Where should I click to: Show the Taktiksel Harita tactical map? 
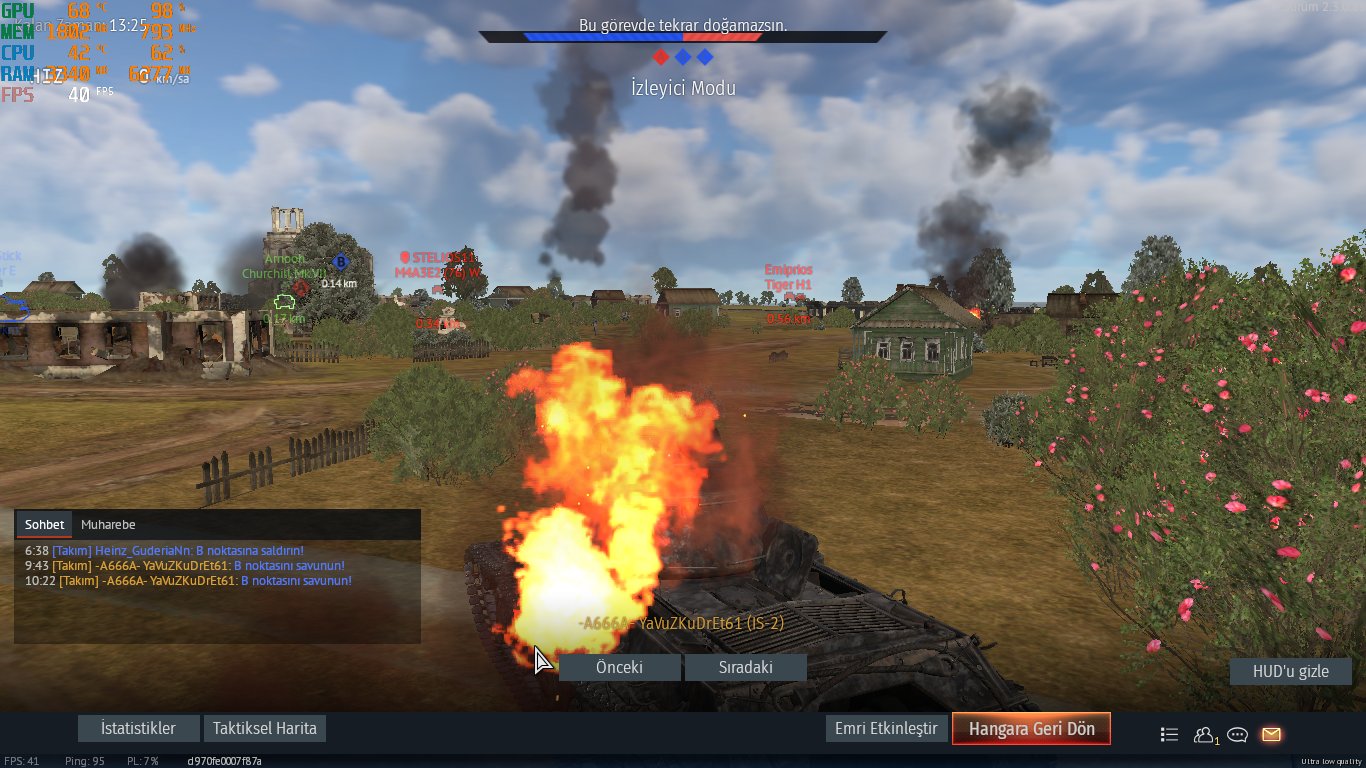[265, 728]
